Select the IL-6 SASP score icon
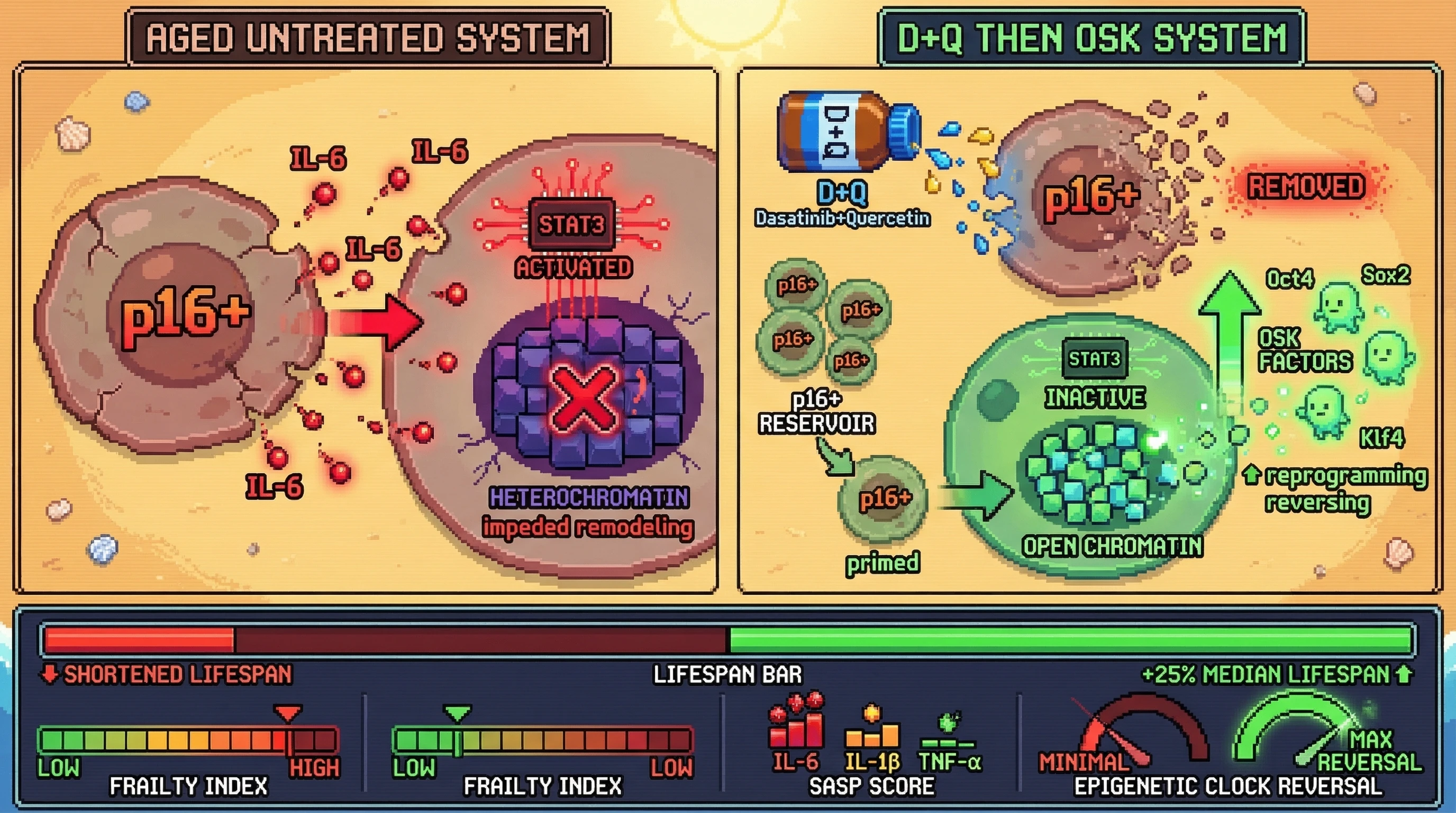Screen dimensions: 1456x813 click(796, 722)
